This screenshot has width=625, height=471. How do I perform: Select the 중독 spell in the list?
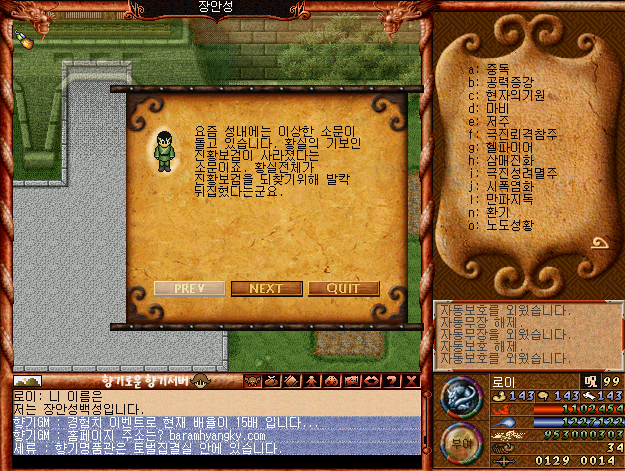(x=490, y=70)
